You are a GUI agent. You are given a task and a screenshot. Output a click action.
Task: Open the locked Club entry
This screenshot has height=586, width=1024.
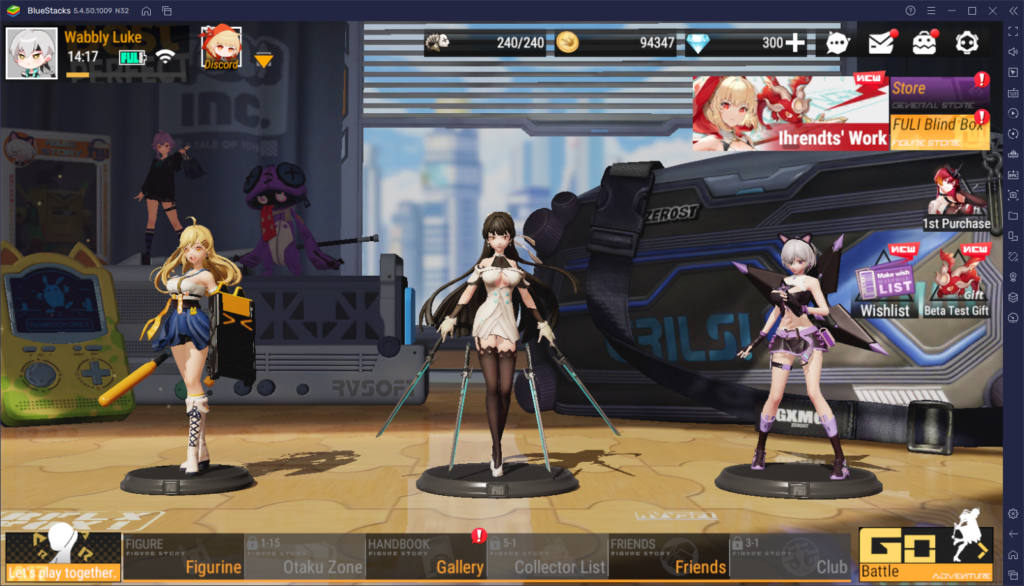coord(790,557)
